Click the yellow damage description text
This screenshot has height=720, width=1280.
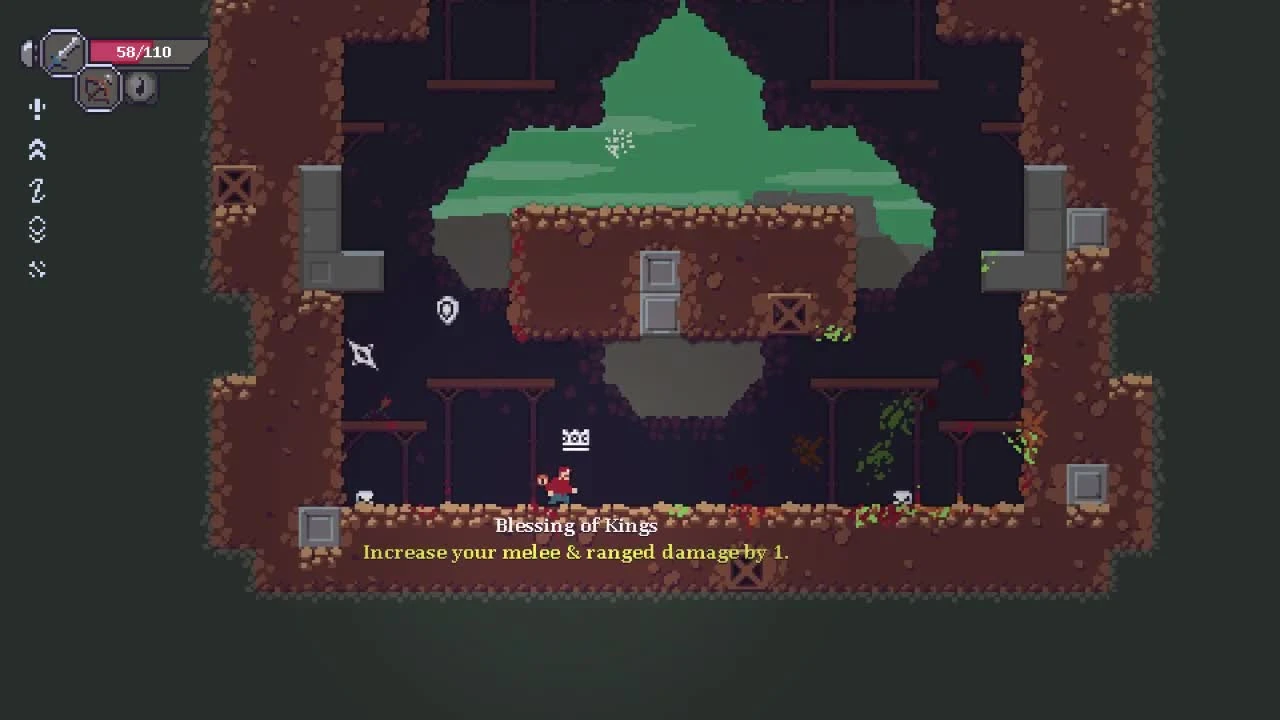(x=576, y=552)
